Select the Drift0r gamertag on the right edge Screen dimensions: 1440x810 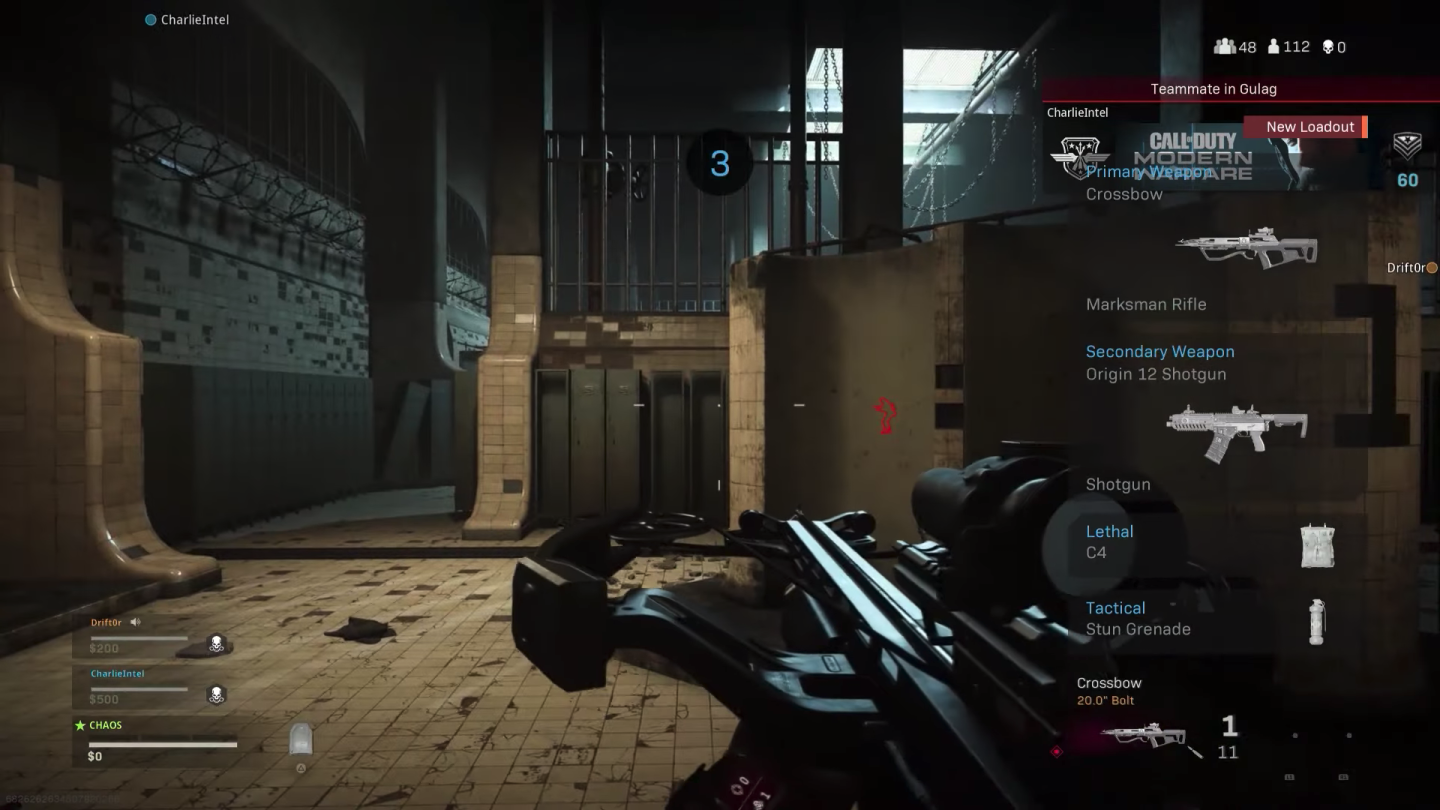tap(1409, 267)
